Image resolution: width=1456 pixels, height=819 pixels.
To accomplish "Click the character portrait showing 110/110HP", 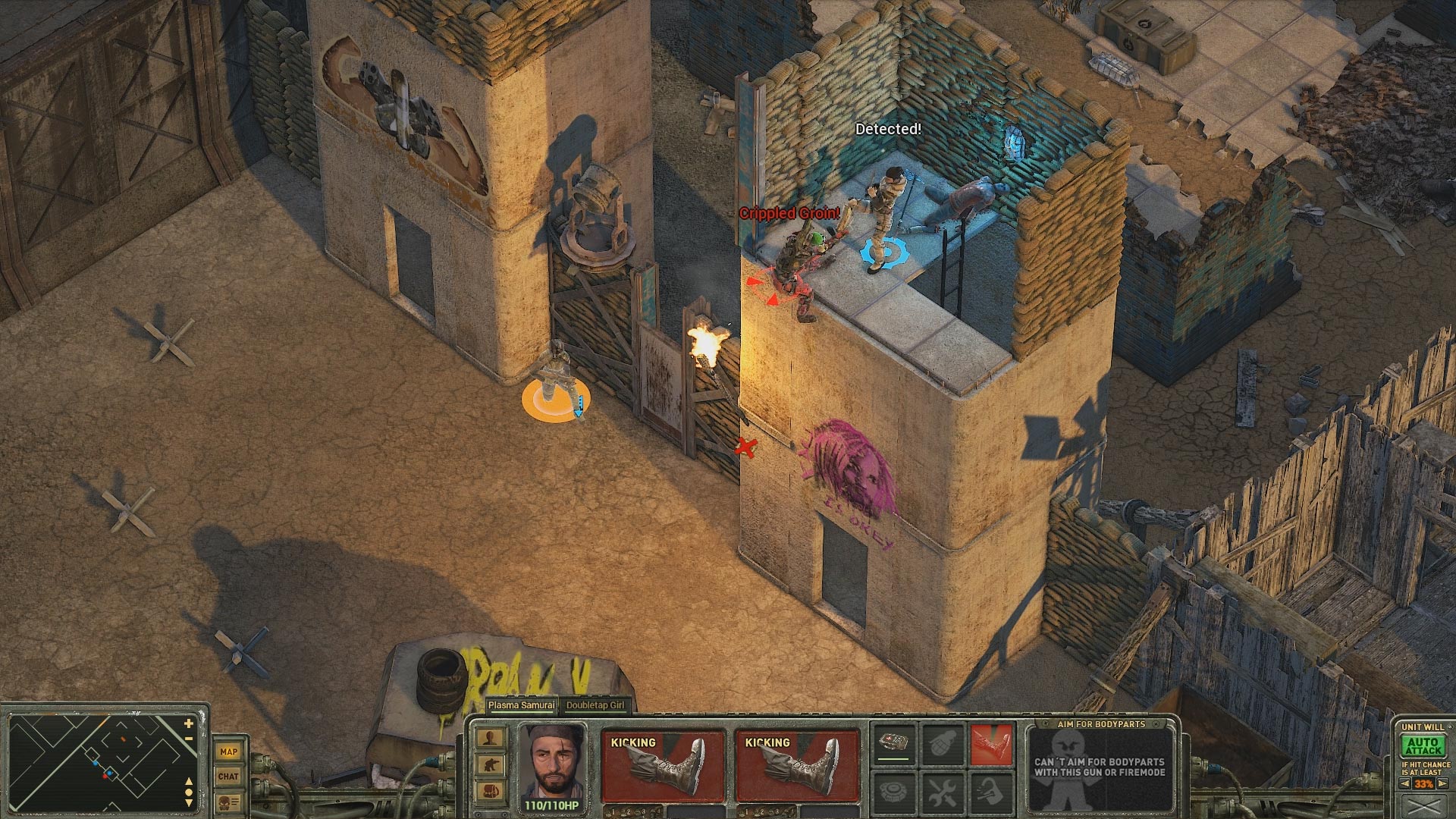I will click(551, 761).
